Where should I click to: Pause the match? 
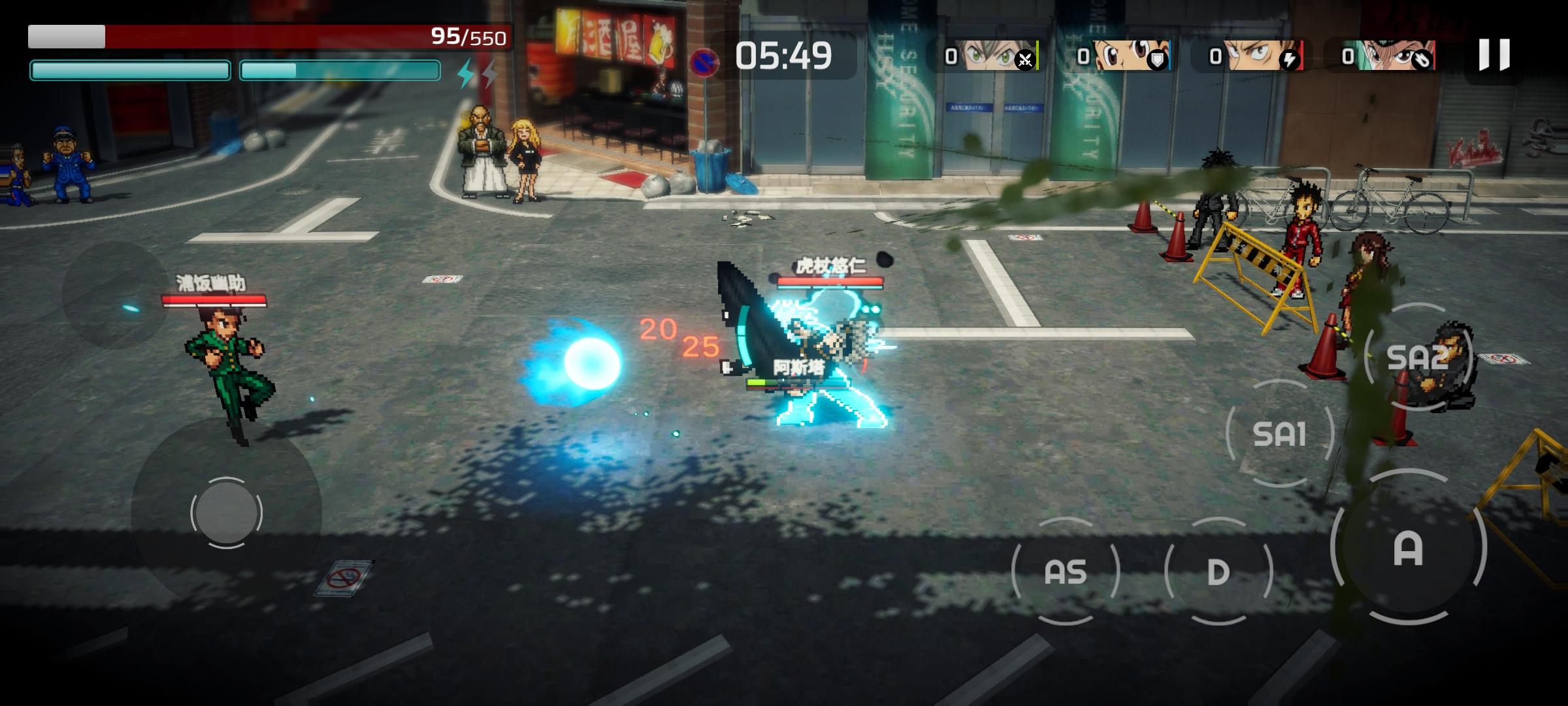tap(1494, 55)
